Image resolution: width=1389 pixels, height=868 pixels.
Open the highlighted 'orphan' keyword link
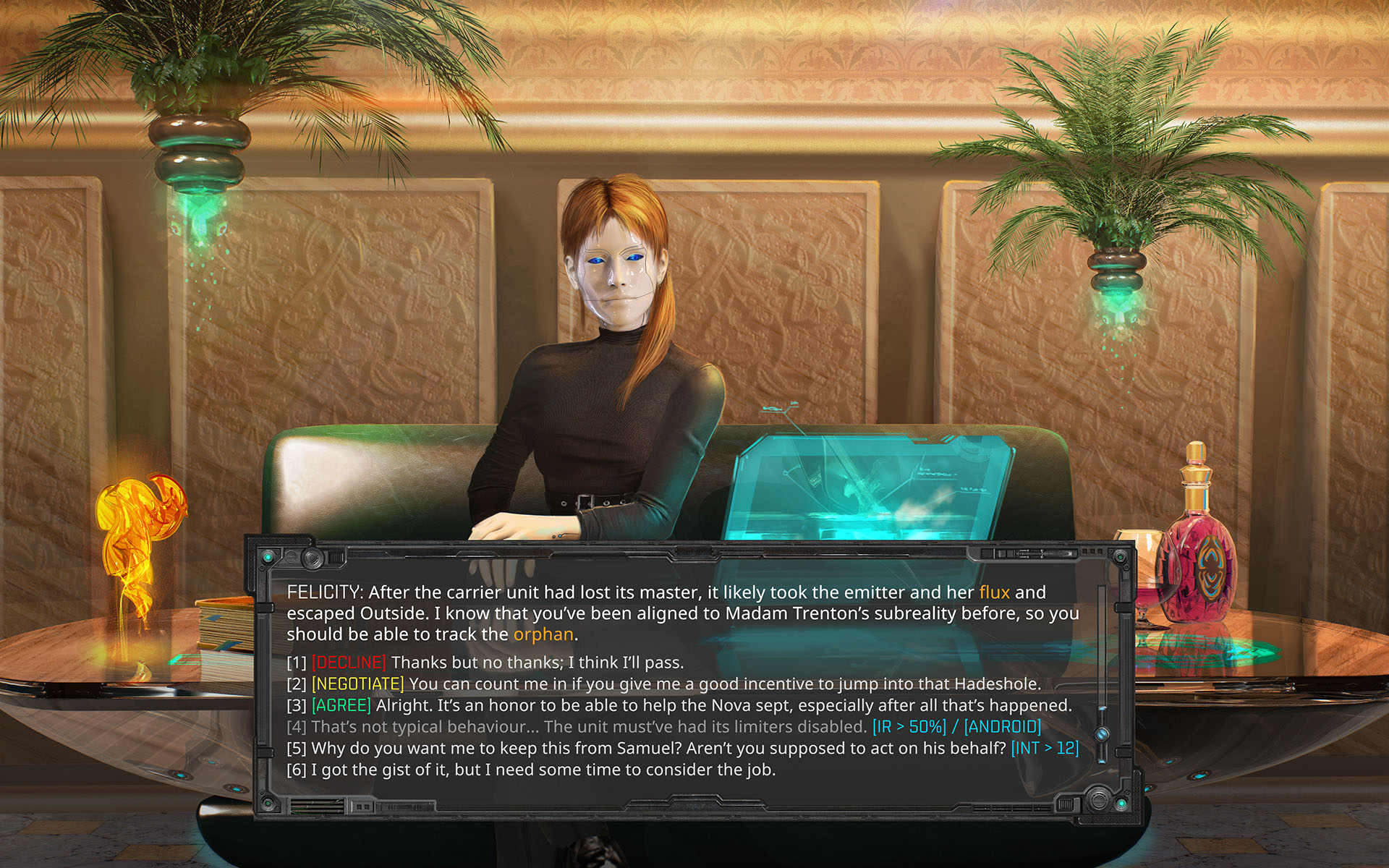coord(543,634)
